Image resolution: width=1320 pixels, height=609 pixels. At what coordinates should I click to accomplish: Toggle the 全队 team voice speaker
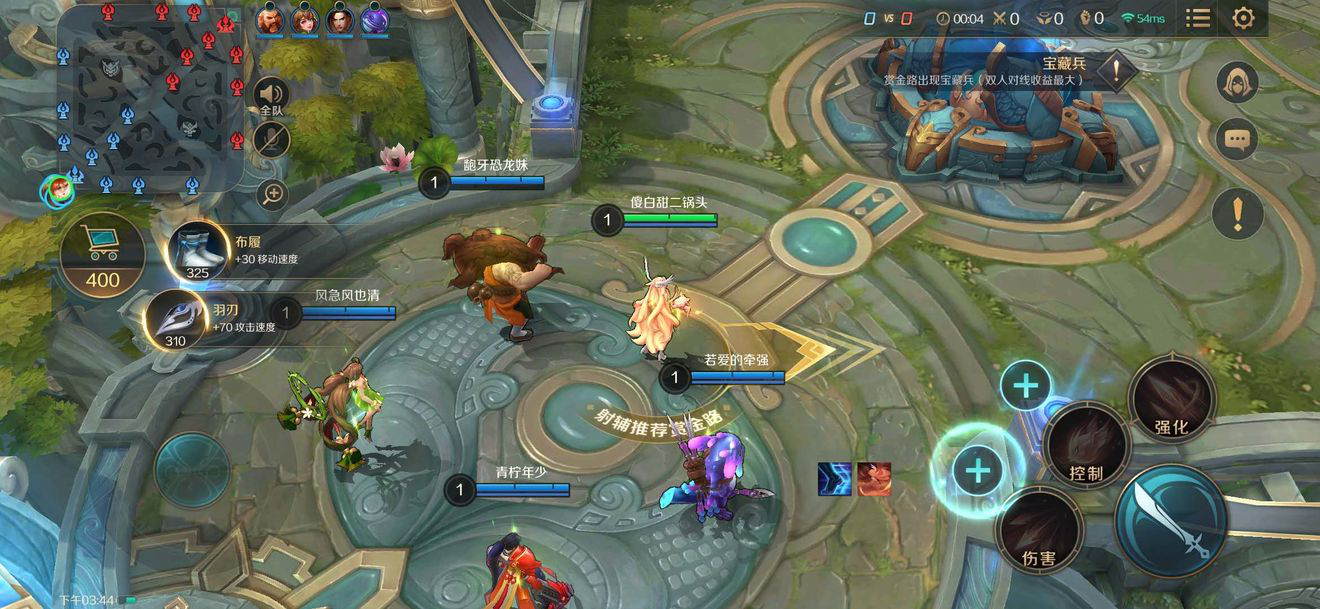point(271,97)
